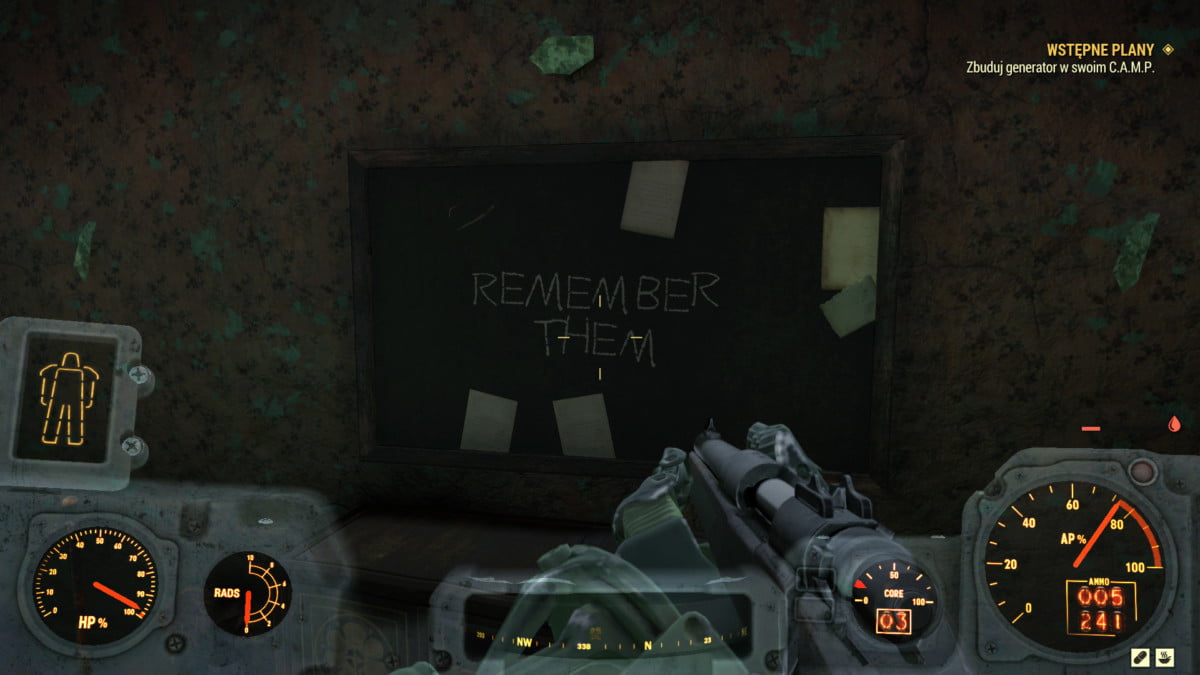
Task: Click the red water drop thirst icon
Action: (1173, 425)
